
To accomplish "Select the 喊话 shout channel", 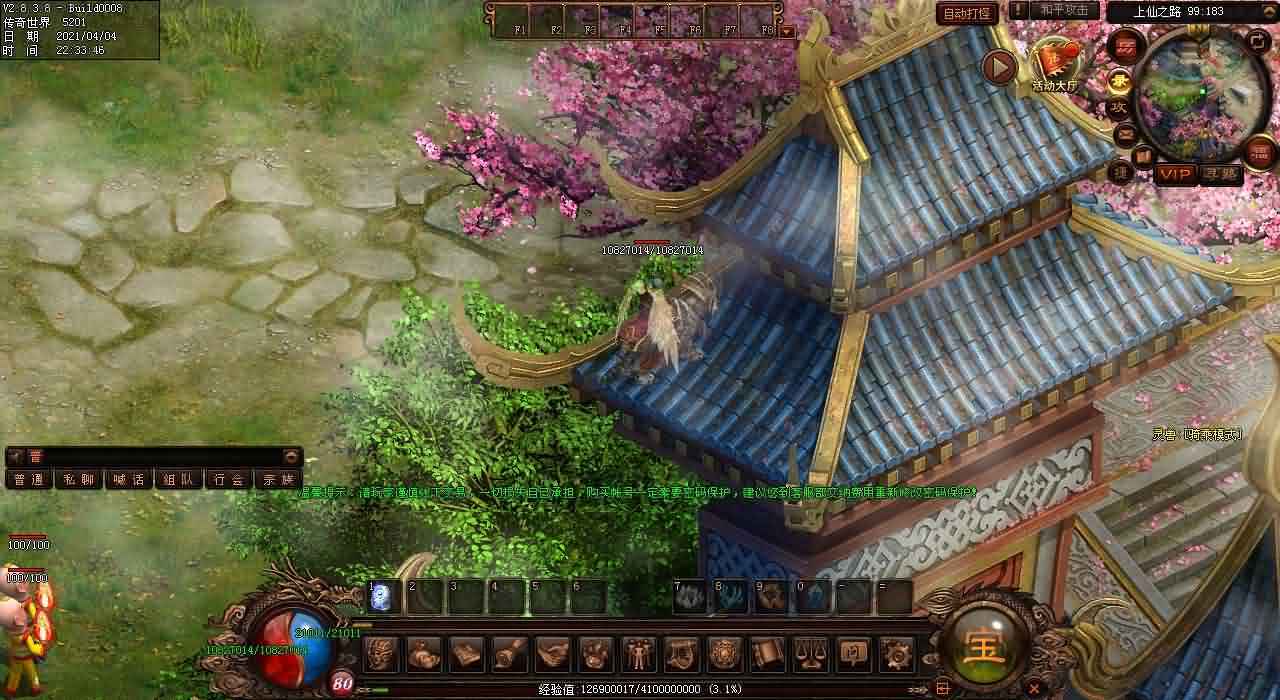I will (x=128, y=479).
